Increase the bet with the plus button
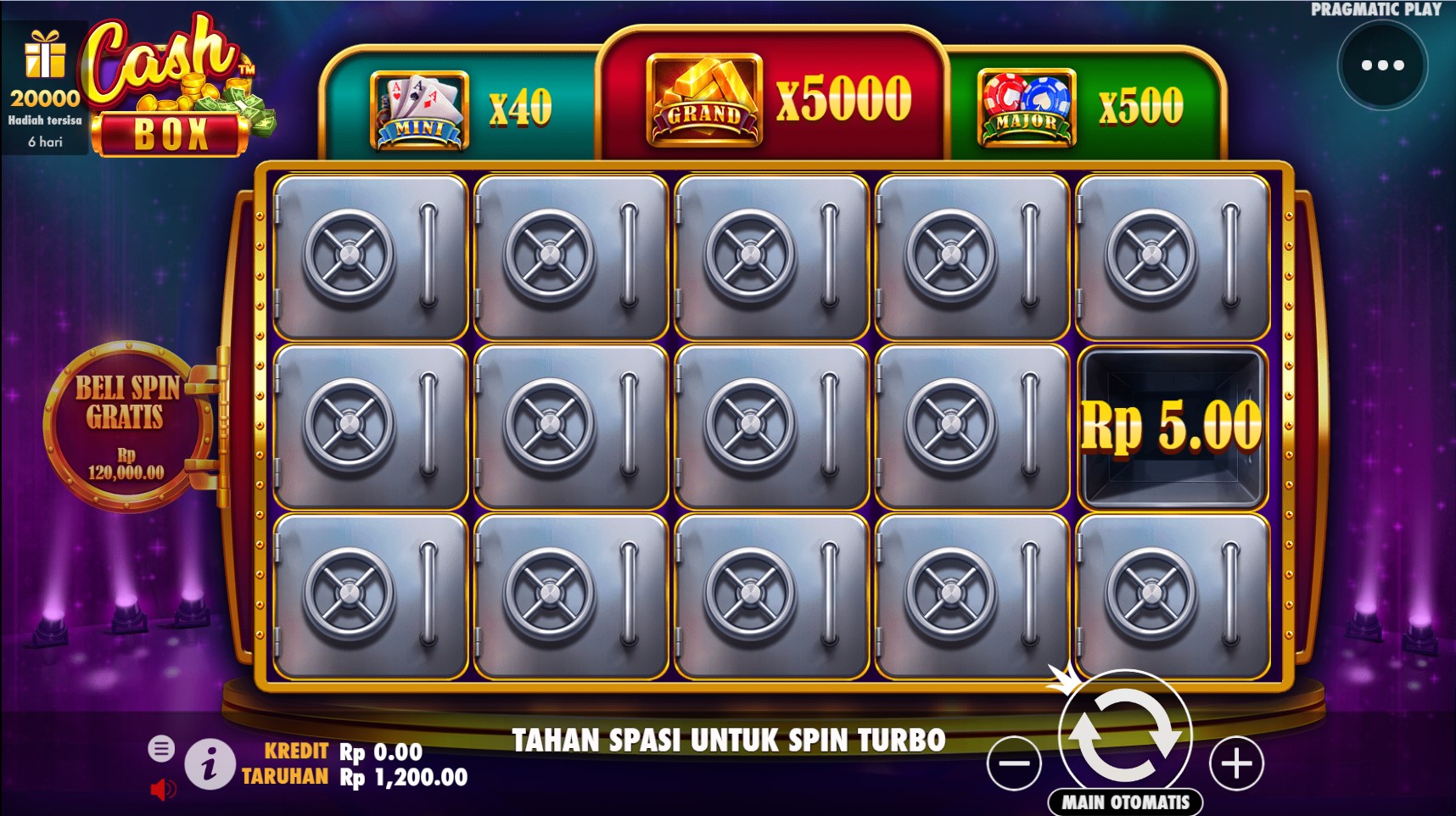The height and width of the screenshot is (816, 1456). pos(1236,763)
